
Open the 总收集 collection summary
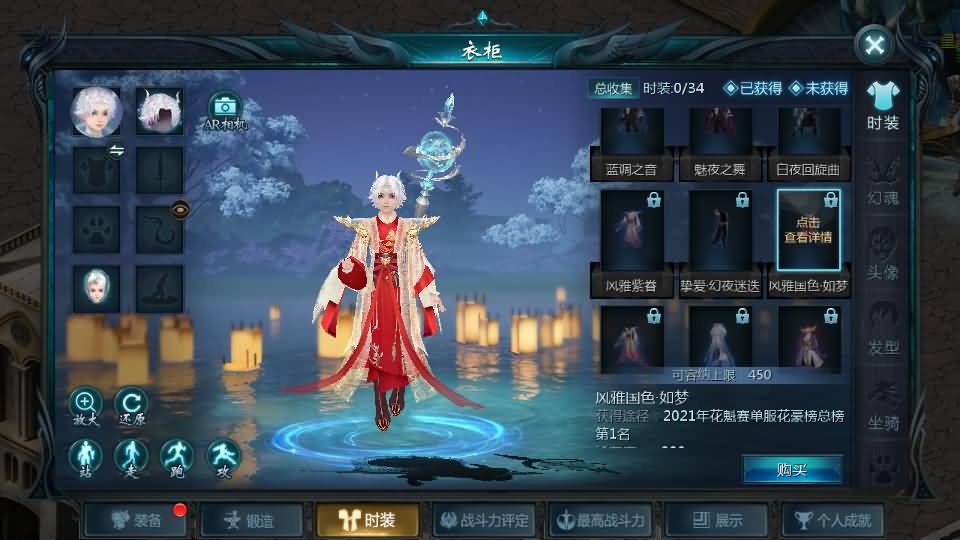pyautogui.click(x=613, y=88)
